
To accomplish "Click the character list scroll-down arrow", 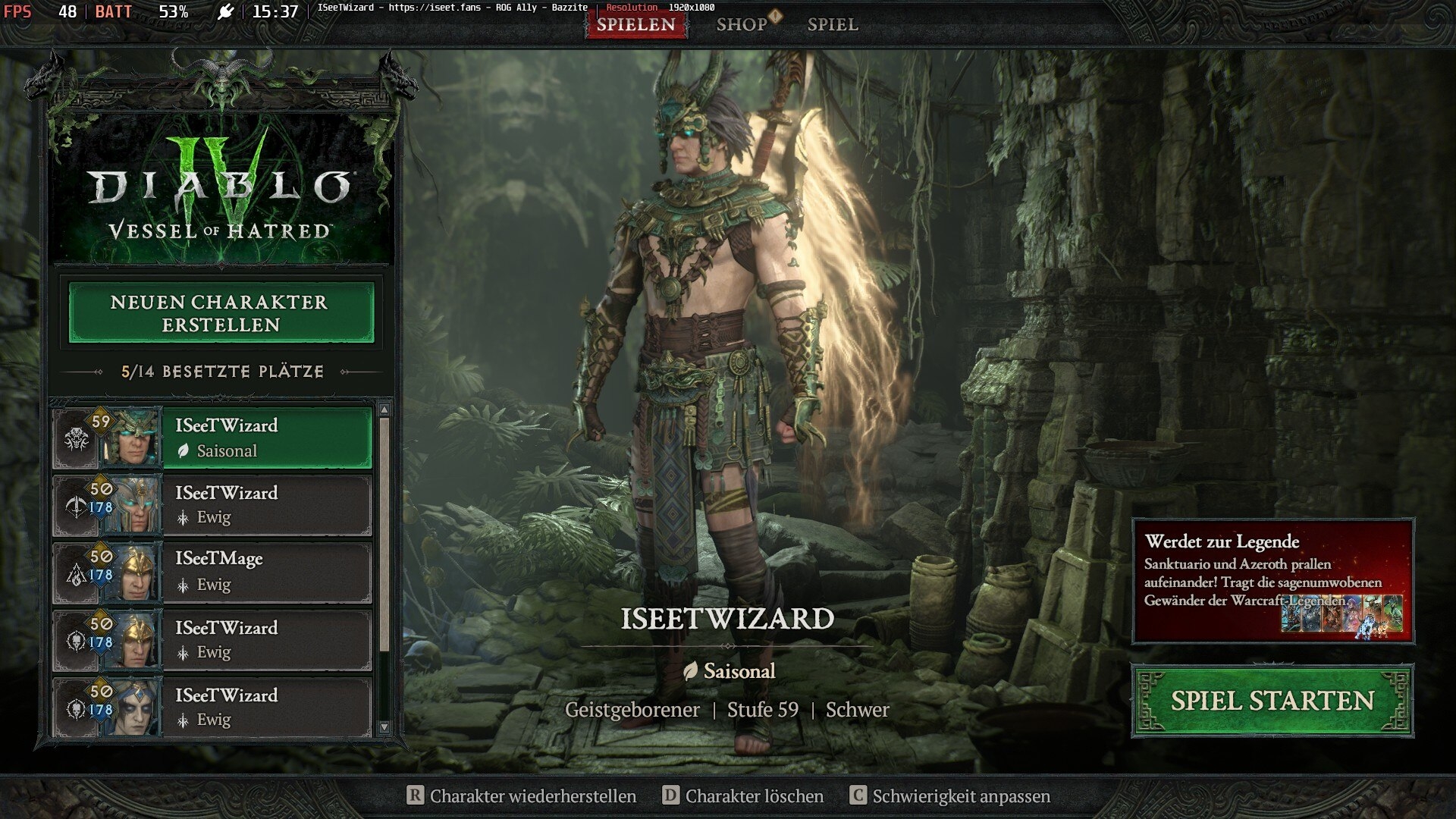I will [x=384, y=727].
